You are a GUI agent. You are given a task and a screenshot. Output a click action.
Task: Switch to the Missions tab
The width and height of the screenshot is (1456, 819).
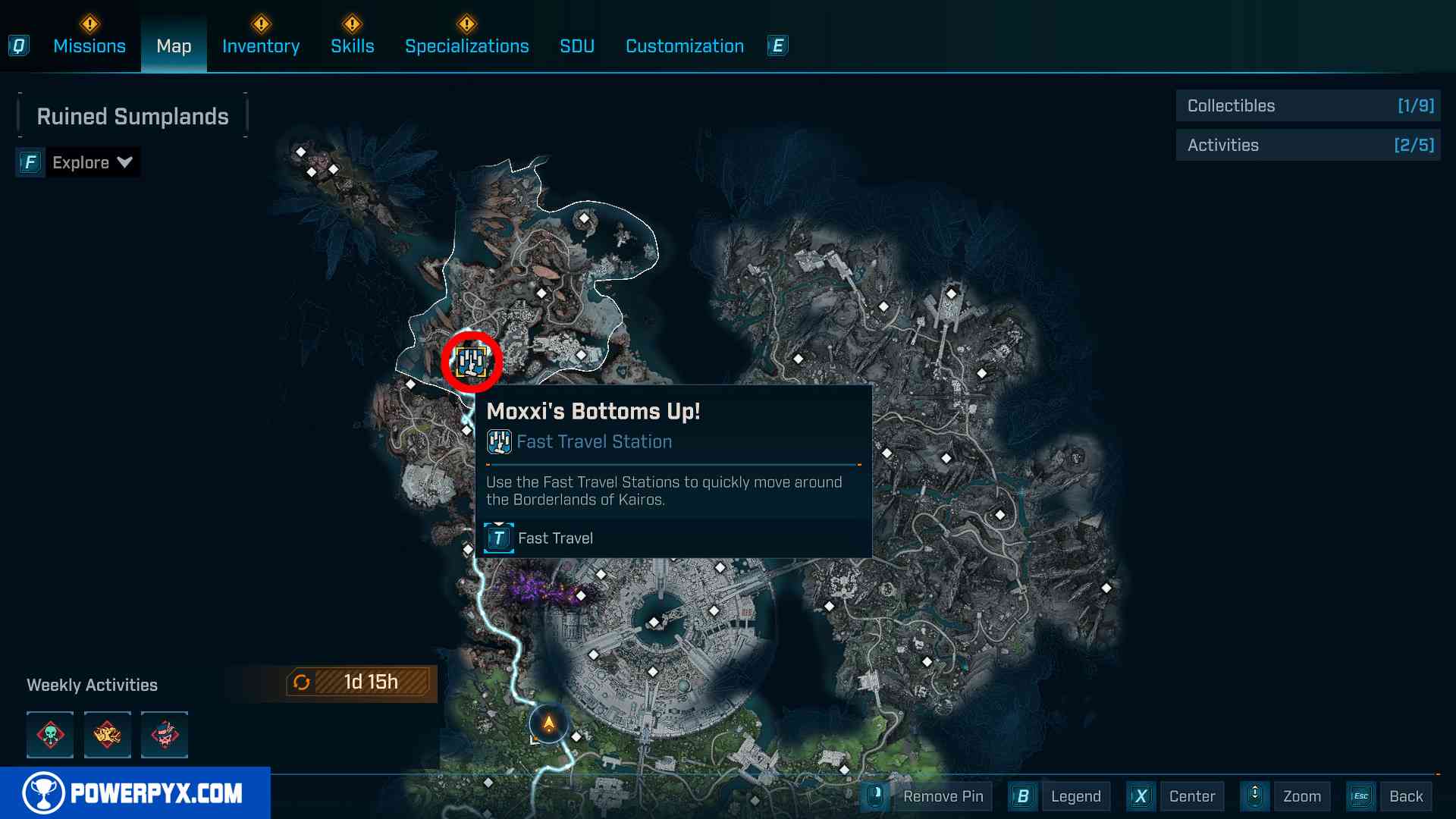tap(89, 46)
